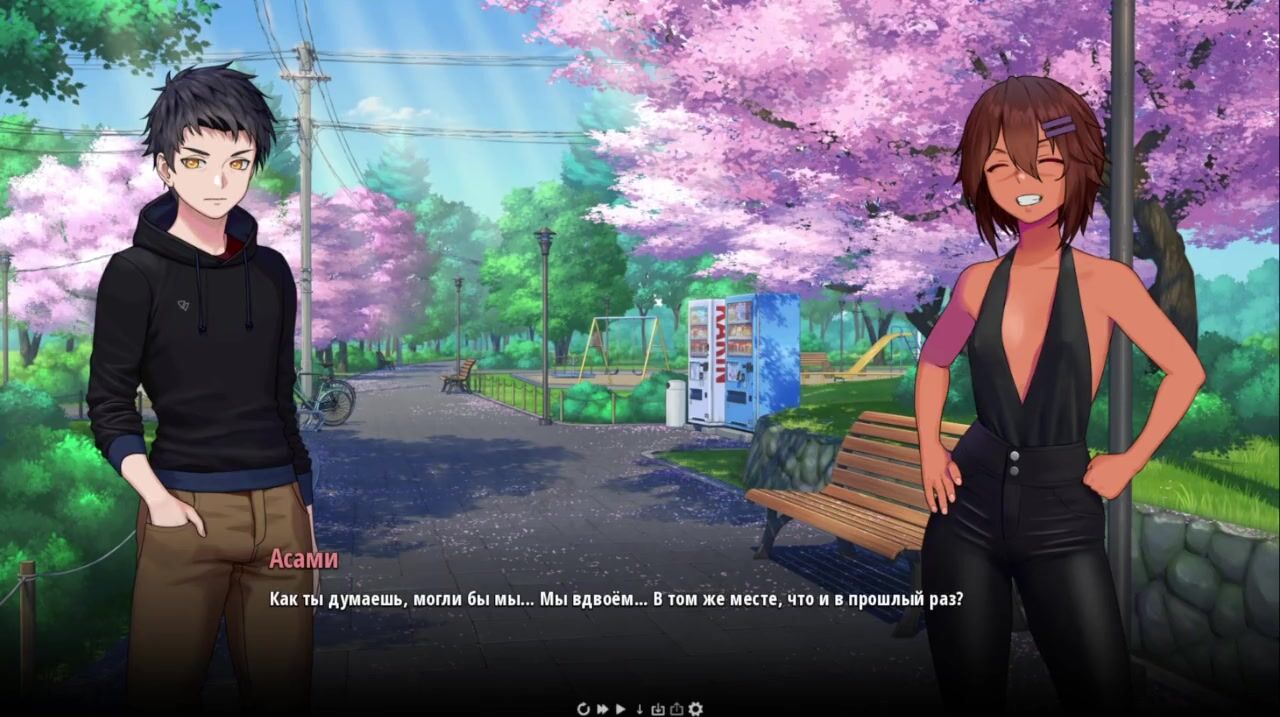
Task: Open the save menu tray icon
Action: [x=658, y=709]
